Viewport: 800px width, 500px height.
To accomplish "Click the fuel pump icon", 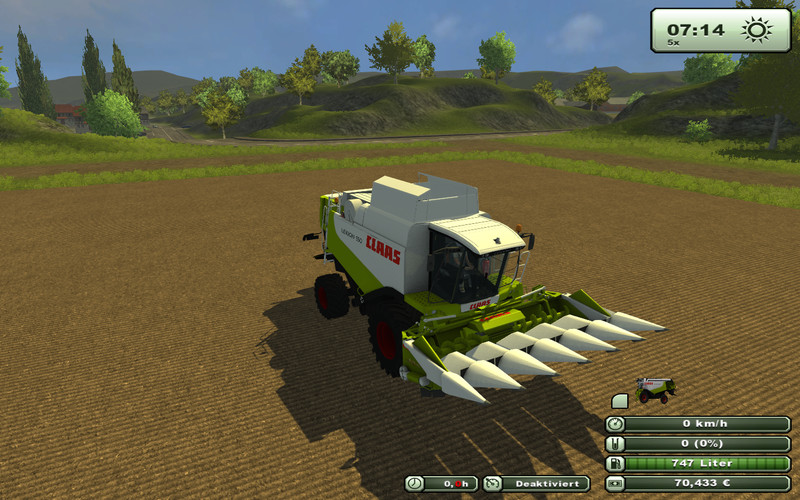I will (615, 463).
